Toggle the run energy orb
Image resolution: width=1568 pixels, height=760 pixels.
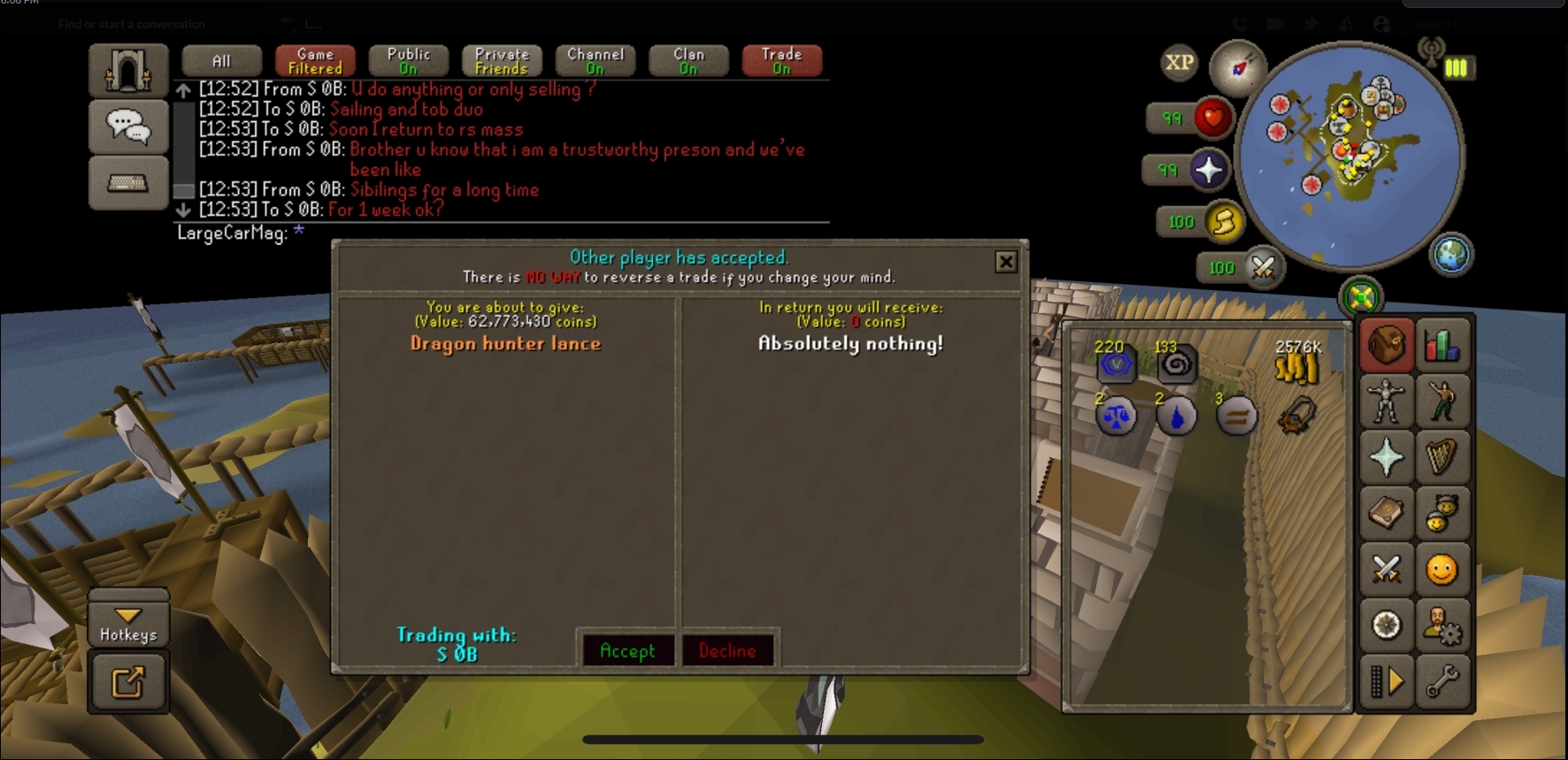click(x=1224, y=222)
